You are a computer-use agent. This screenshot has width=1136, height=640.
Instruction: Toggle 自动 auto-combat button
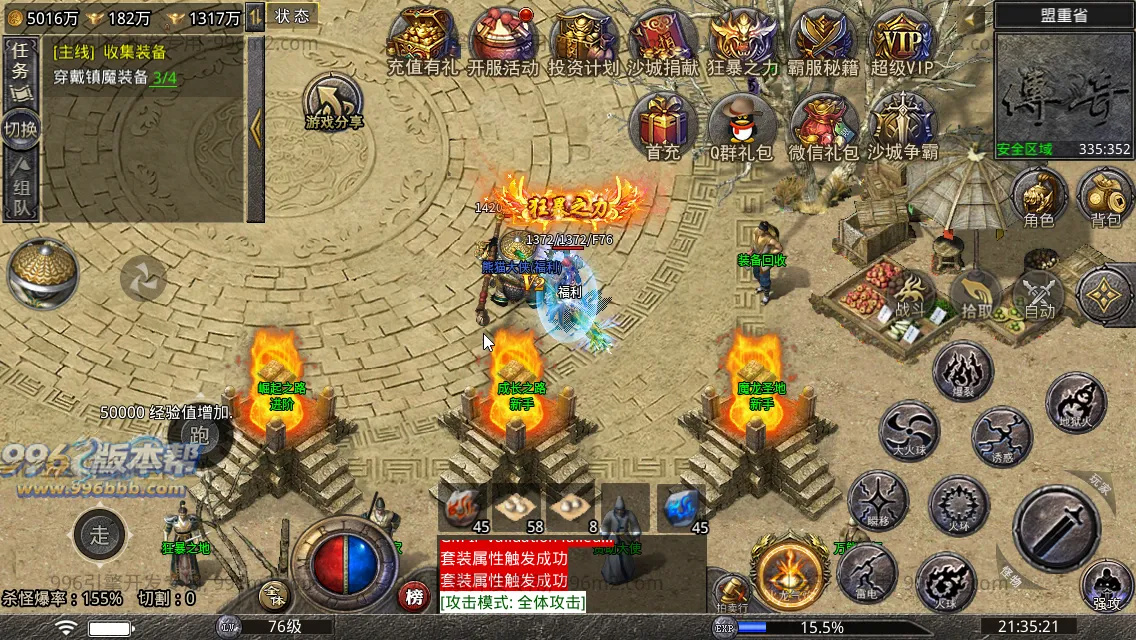point(1039,297)
